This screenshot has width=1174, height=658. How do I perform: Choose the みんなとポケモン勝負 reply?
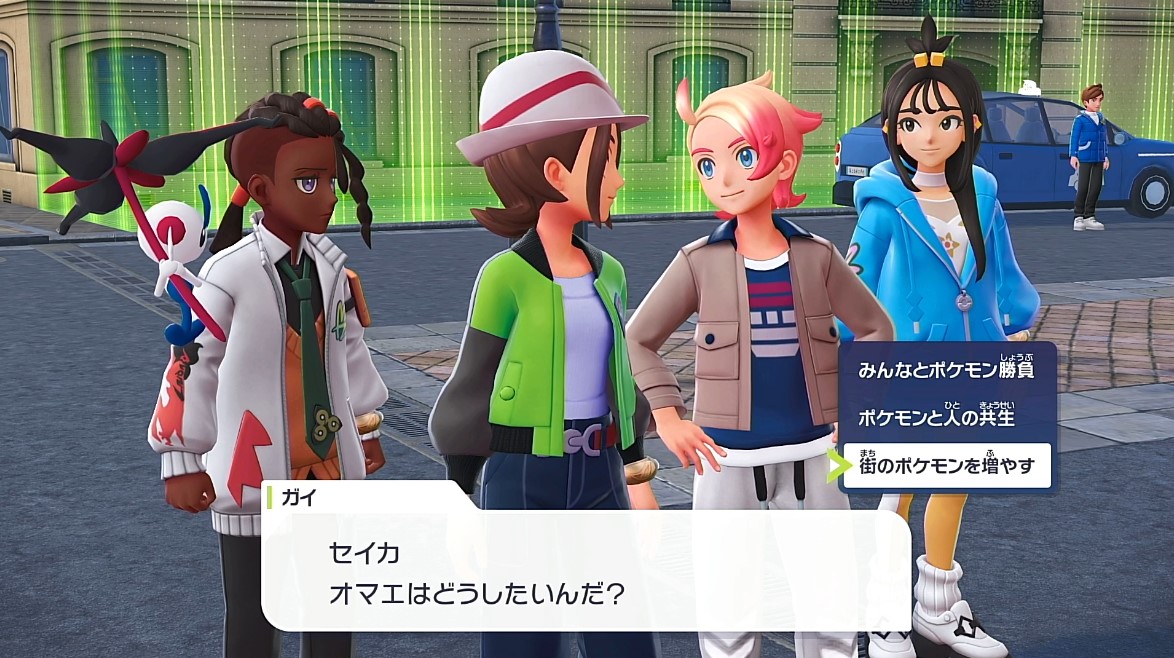pos(945,370)
